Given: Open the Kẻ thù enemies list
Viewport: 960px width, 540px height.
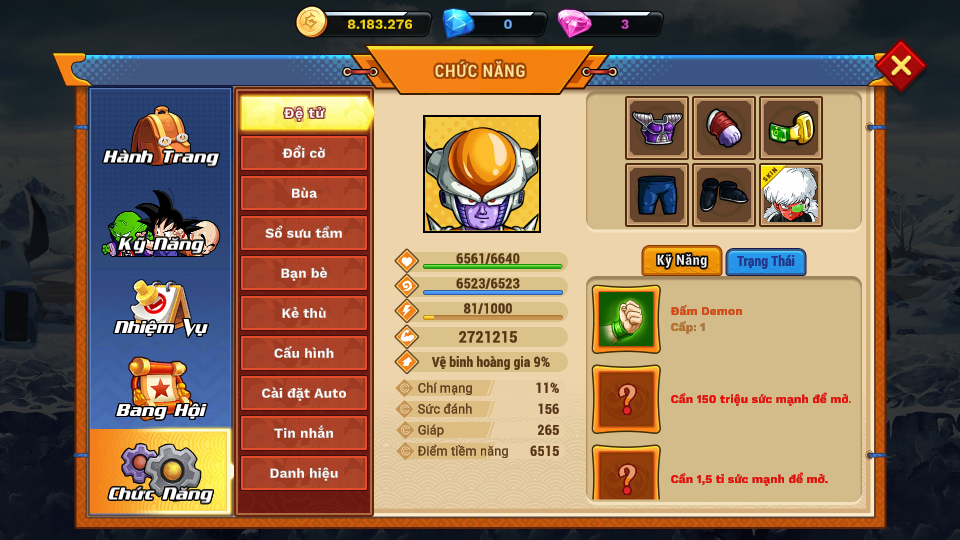Looking at the screenshot, I should 304,313.
